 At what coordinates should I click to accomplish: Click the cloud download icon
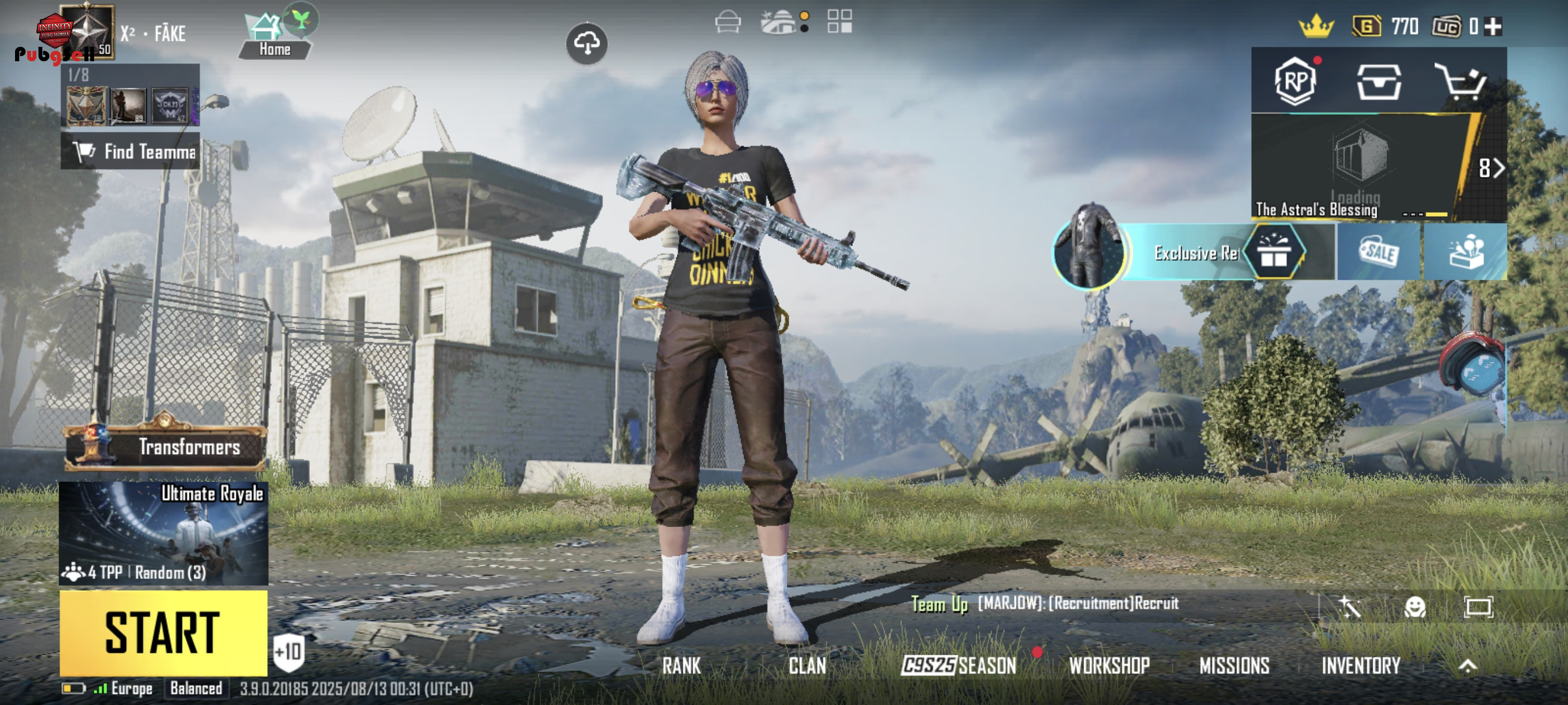587,43
